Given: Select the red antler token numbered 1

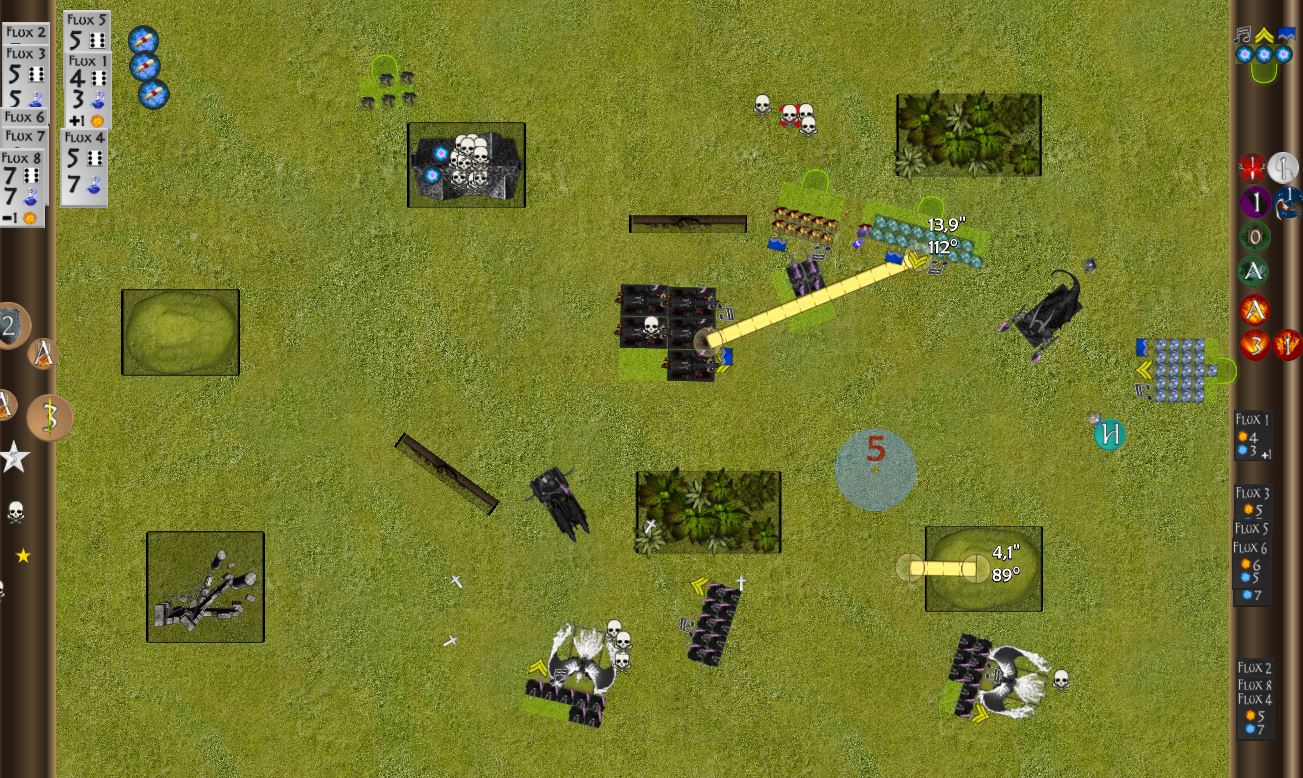Looking at the screenshot, I should (x=1252, y=167).
